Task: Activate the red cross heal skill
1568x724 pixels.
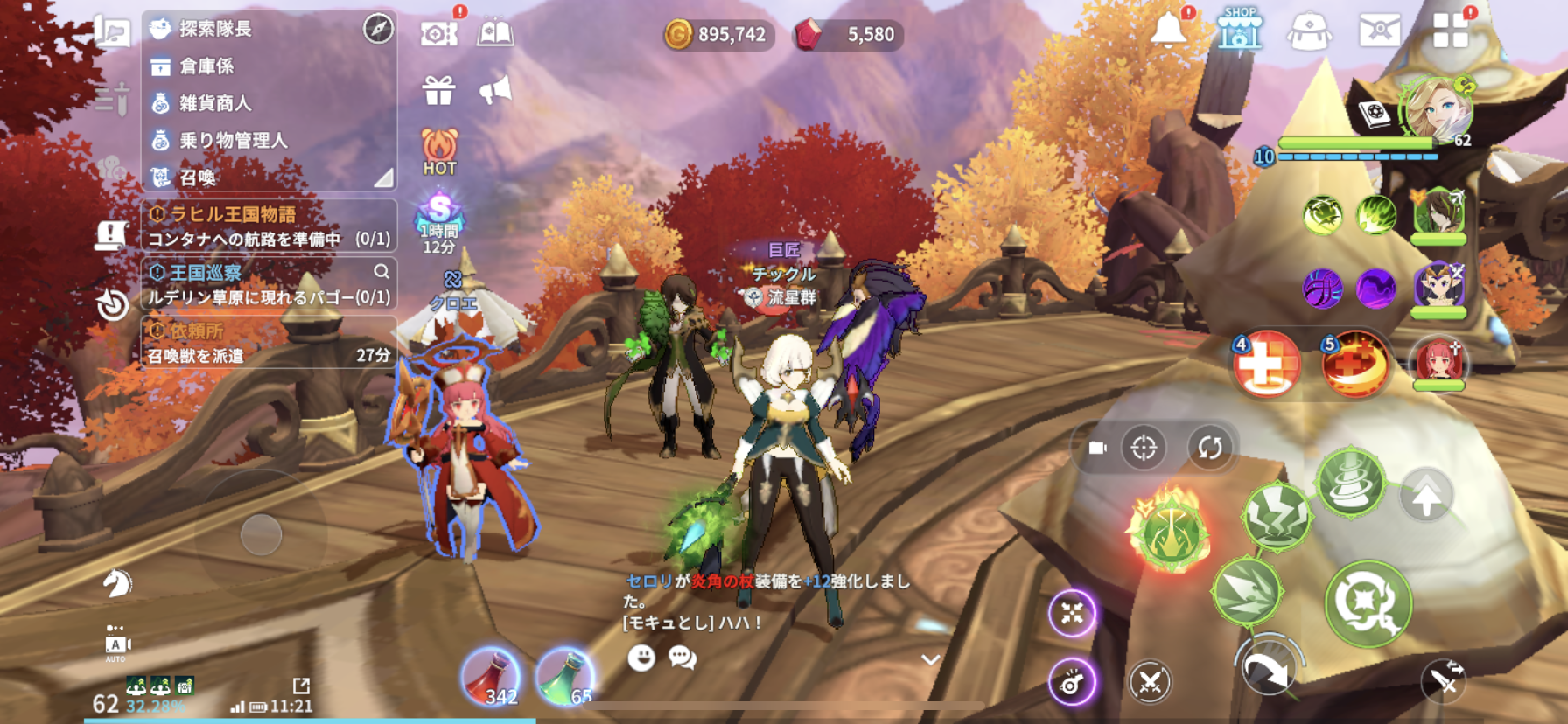Action: coord(1265,364)
